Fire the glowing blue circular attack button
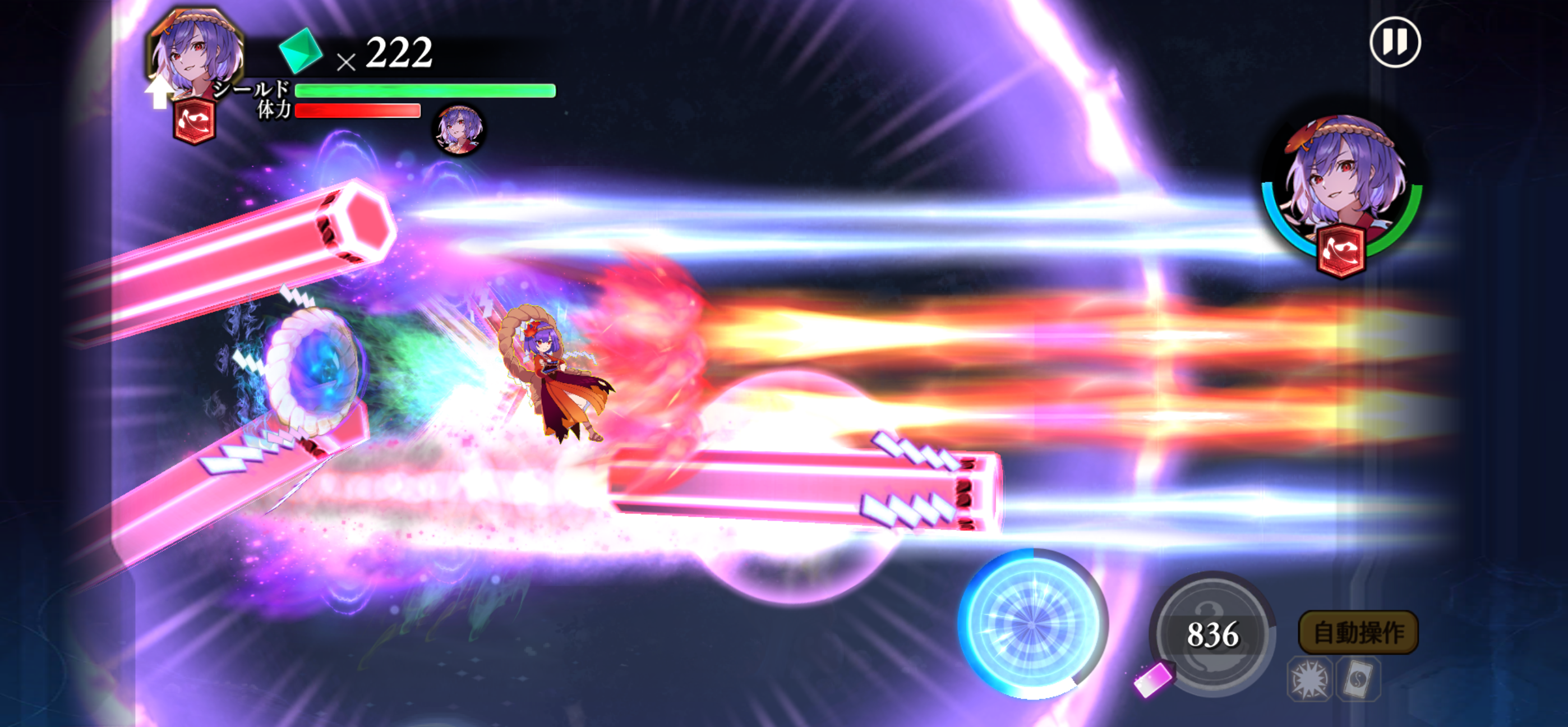Image resolution: width=1568 pixels, height=727 pixels. [x=1032, y=624]
